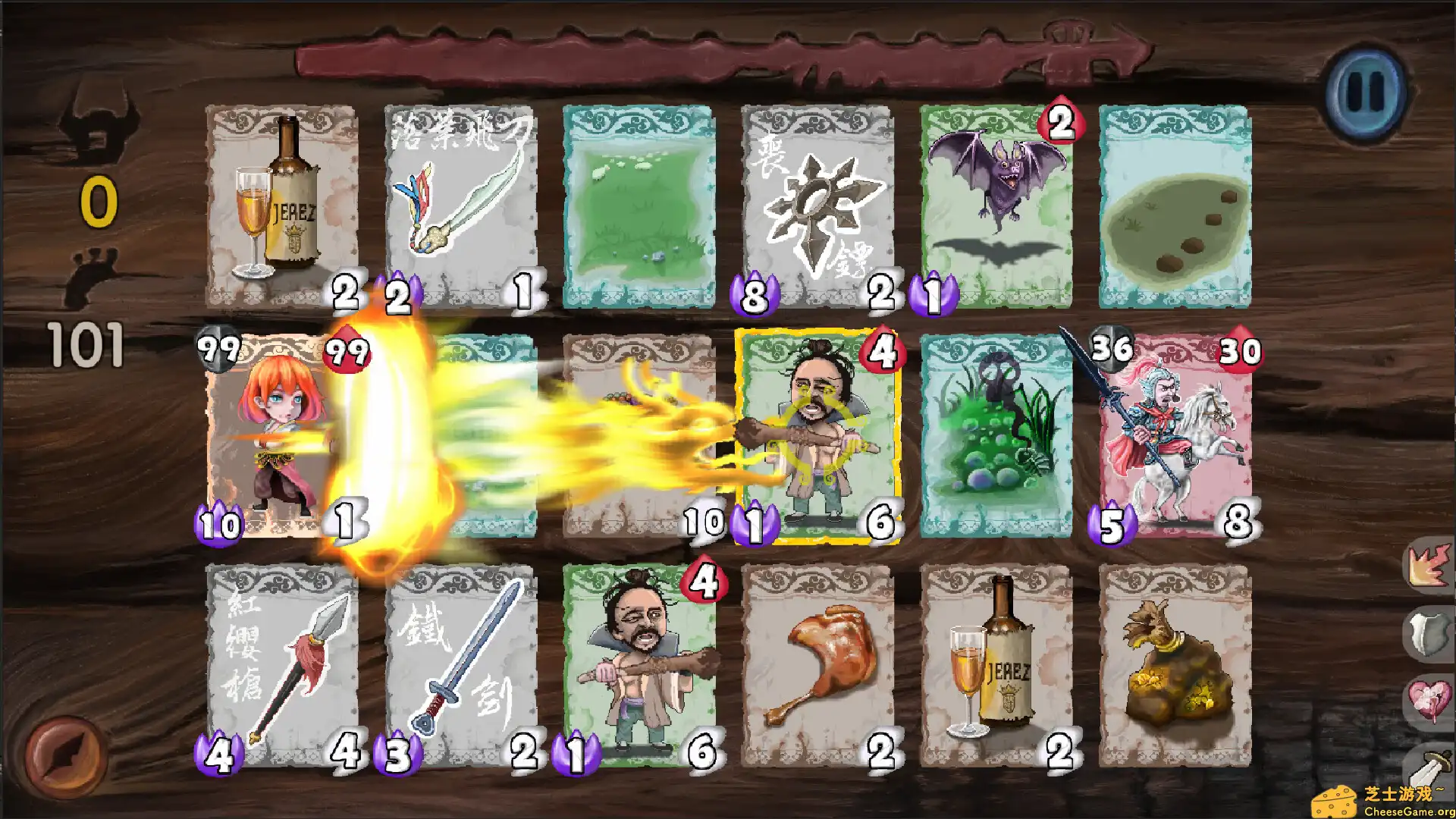Select the gold nugget card at bottom right
The width and height of the screenshot is (1456, 819).
tap(1173, 667)
